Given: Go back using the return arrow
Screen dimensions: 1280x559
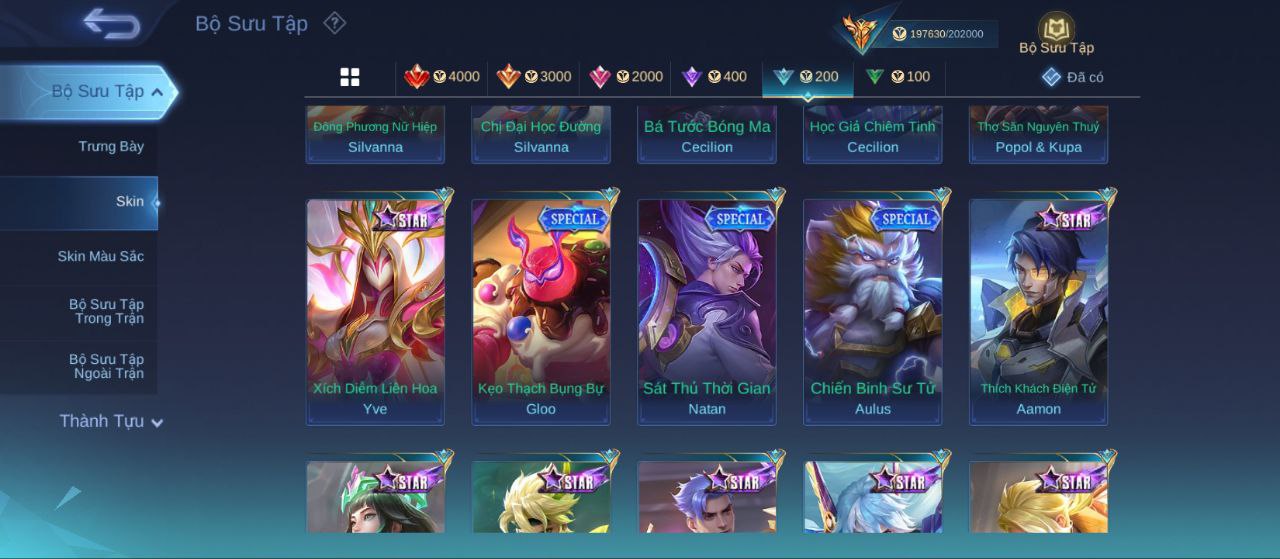Looking at the screenshot, I should [111, 22].
